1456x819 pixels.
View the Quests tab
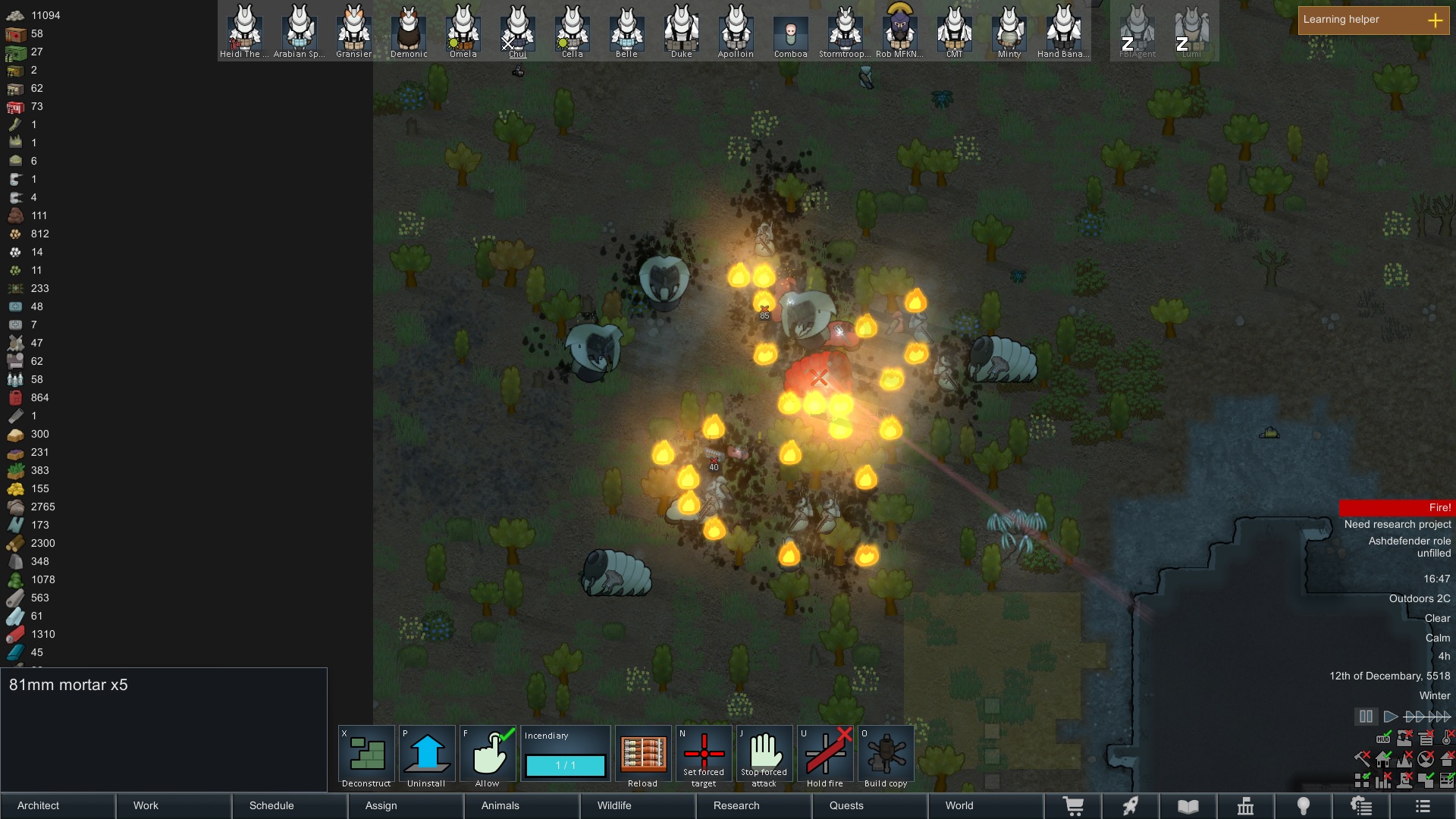(869, 805)
